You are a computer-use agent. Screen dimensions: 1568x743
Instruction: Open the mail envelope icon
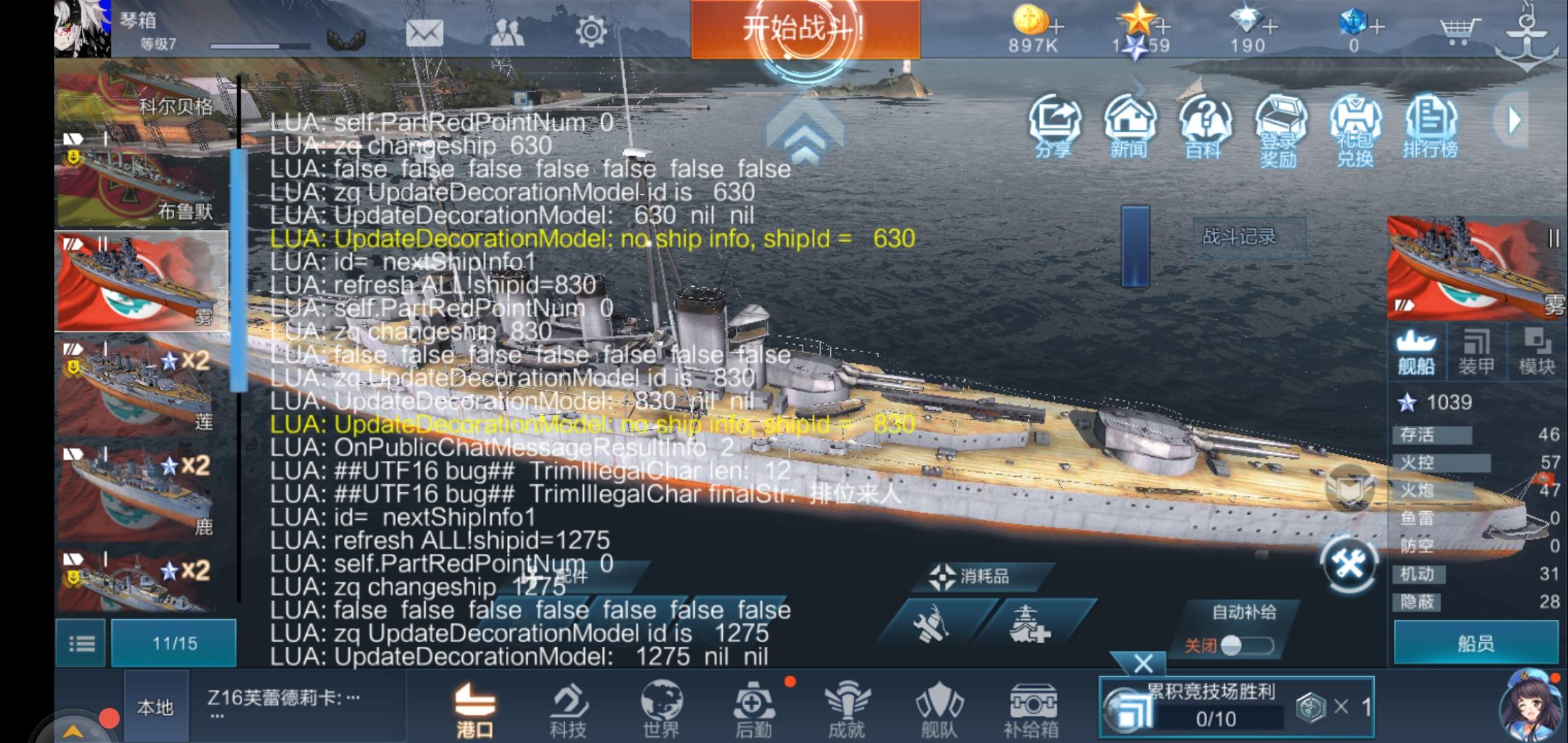click(x=426, y=32)
